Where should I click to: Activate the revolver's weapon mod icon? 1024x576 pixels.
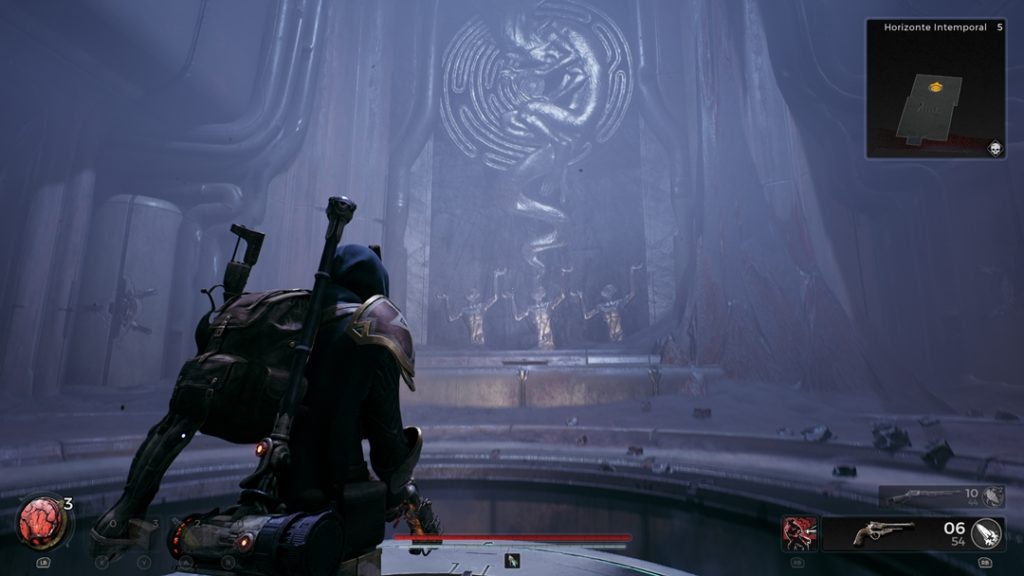pos(987,533)
